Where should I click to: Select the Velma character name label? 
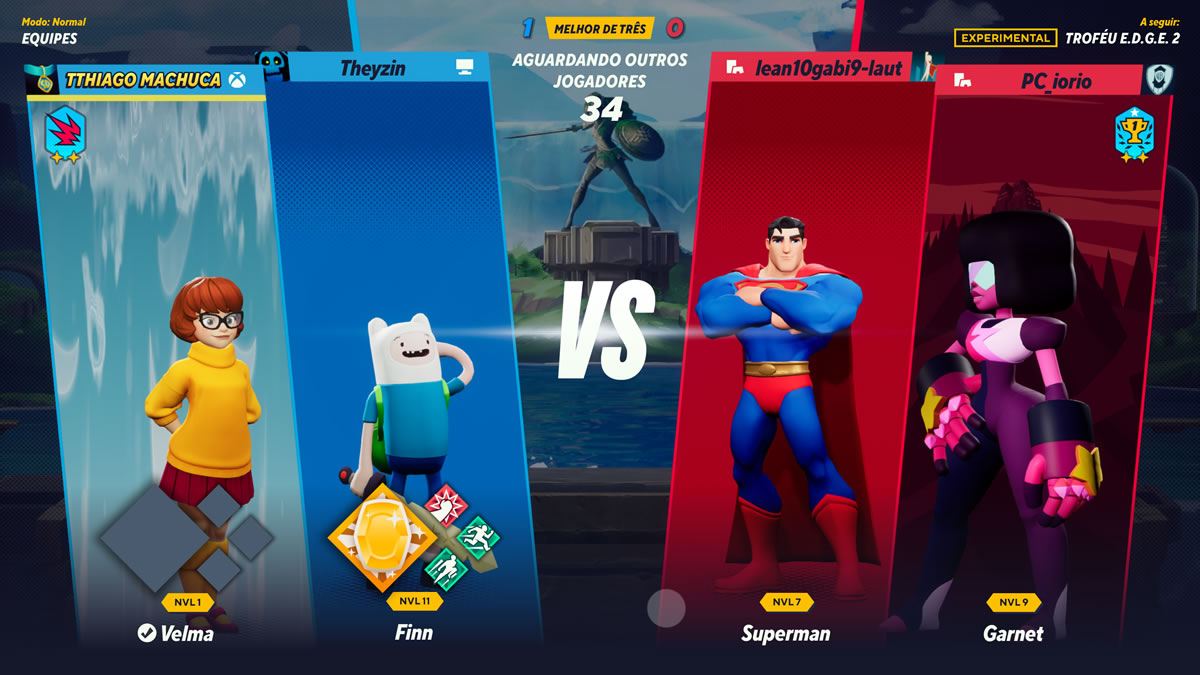(x=175, y=632)
